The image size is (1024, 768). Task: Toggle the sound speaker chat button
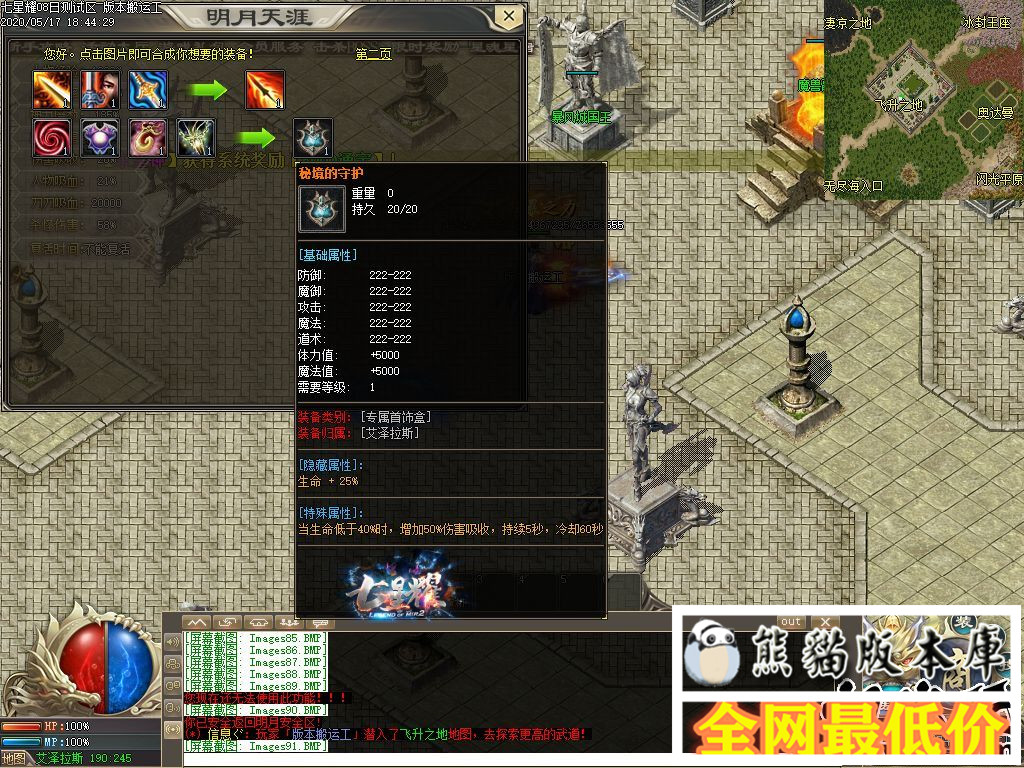click(x=173, y=641)
